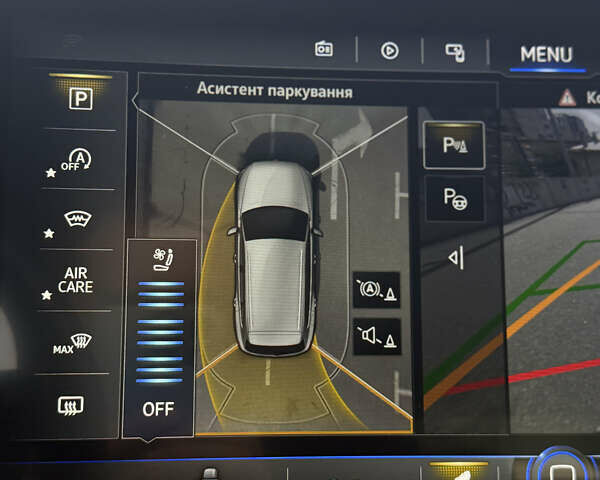600x480 pixels.
Task: Open the media playback icon
Action: [389, 50]
